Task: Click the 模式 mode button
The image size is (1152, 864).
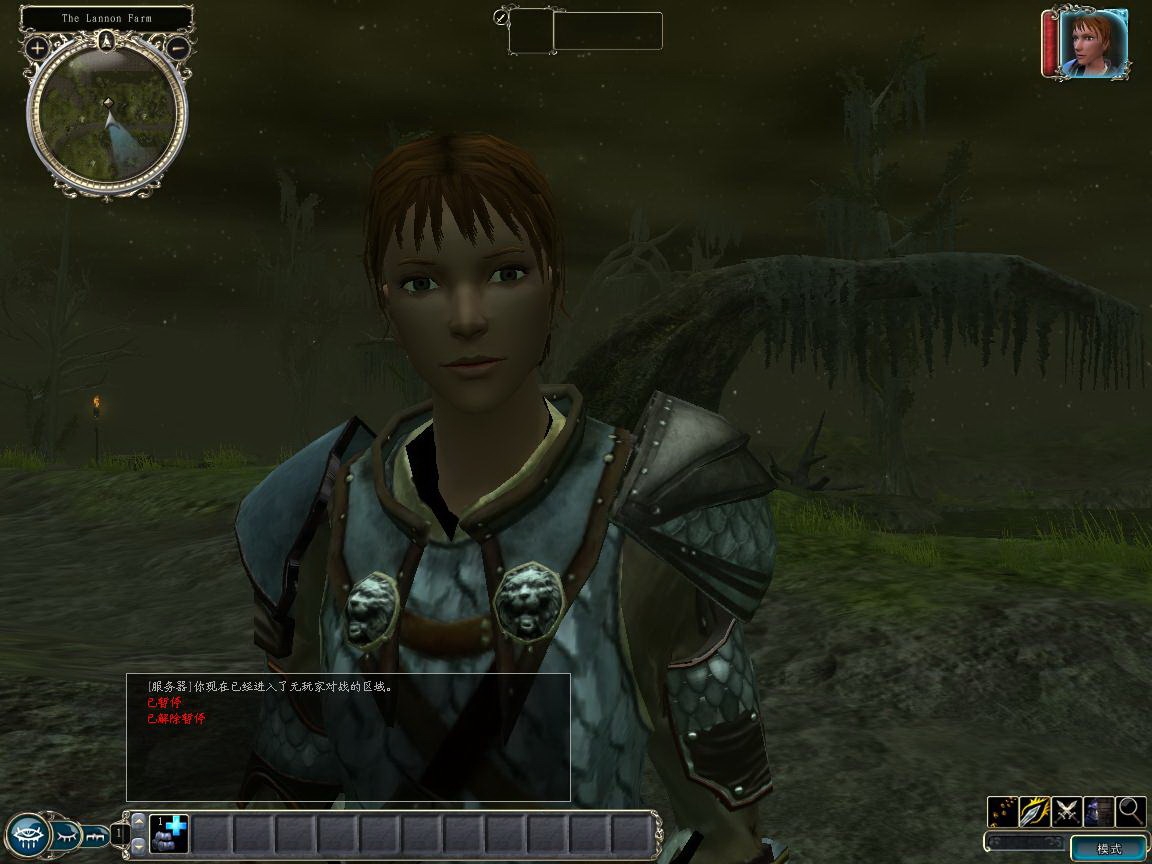Action: pyautogui.click(x=1109, y=849)
